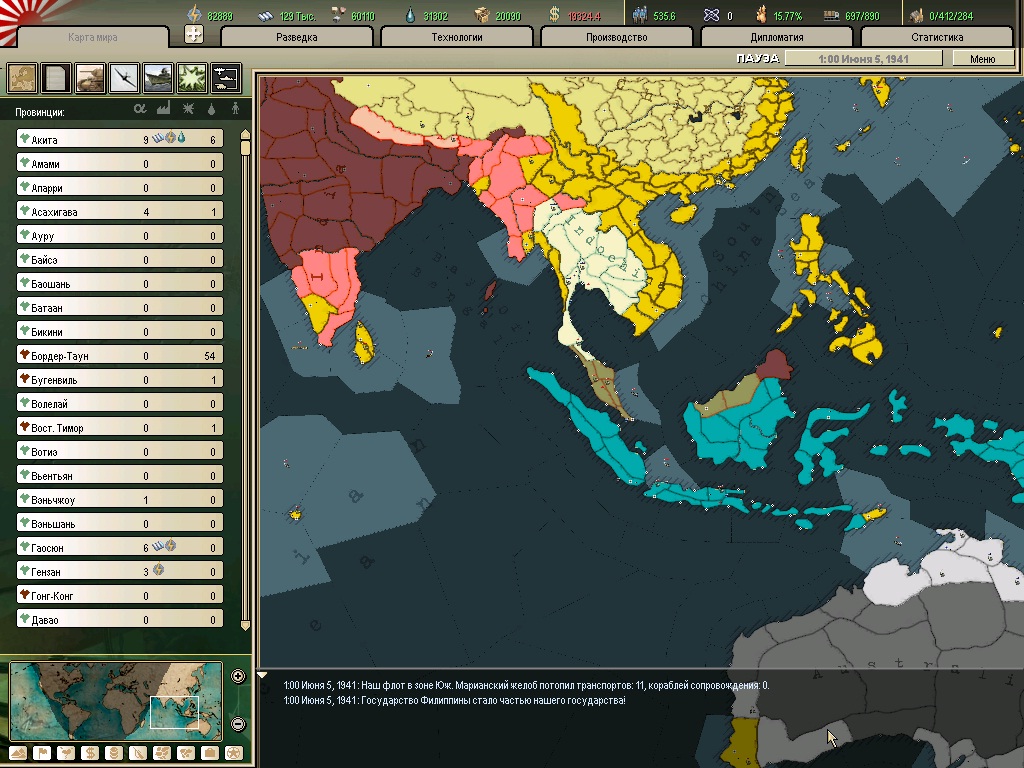
Task: Open the Меню button
Action: pyautogui.click(x=982, y=59)
